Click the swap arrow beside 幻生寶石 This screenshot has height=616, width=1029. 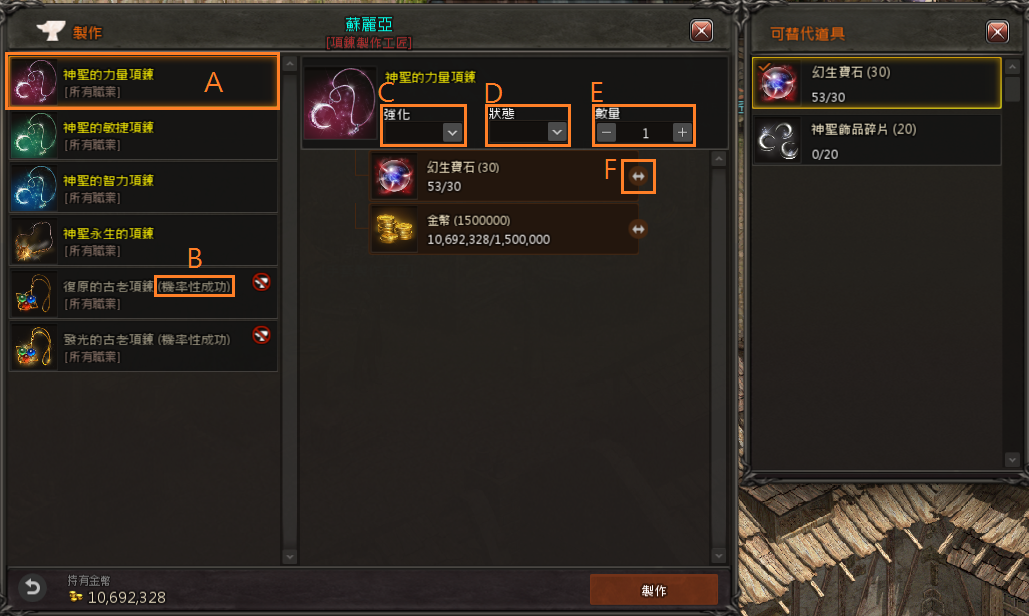click(x=639, y=176)
